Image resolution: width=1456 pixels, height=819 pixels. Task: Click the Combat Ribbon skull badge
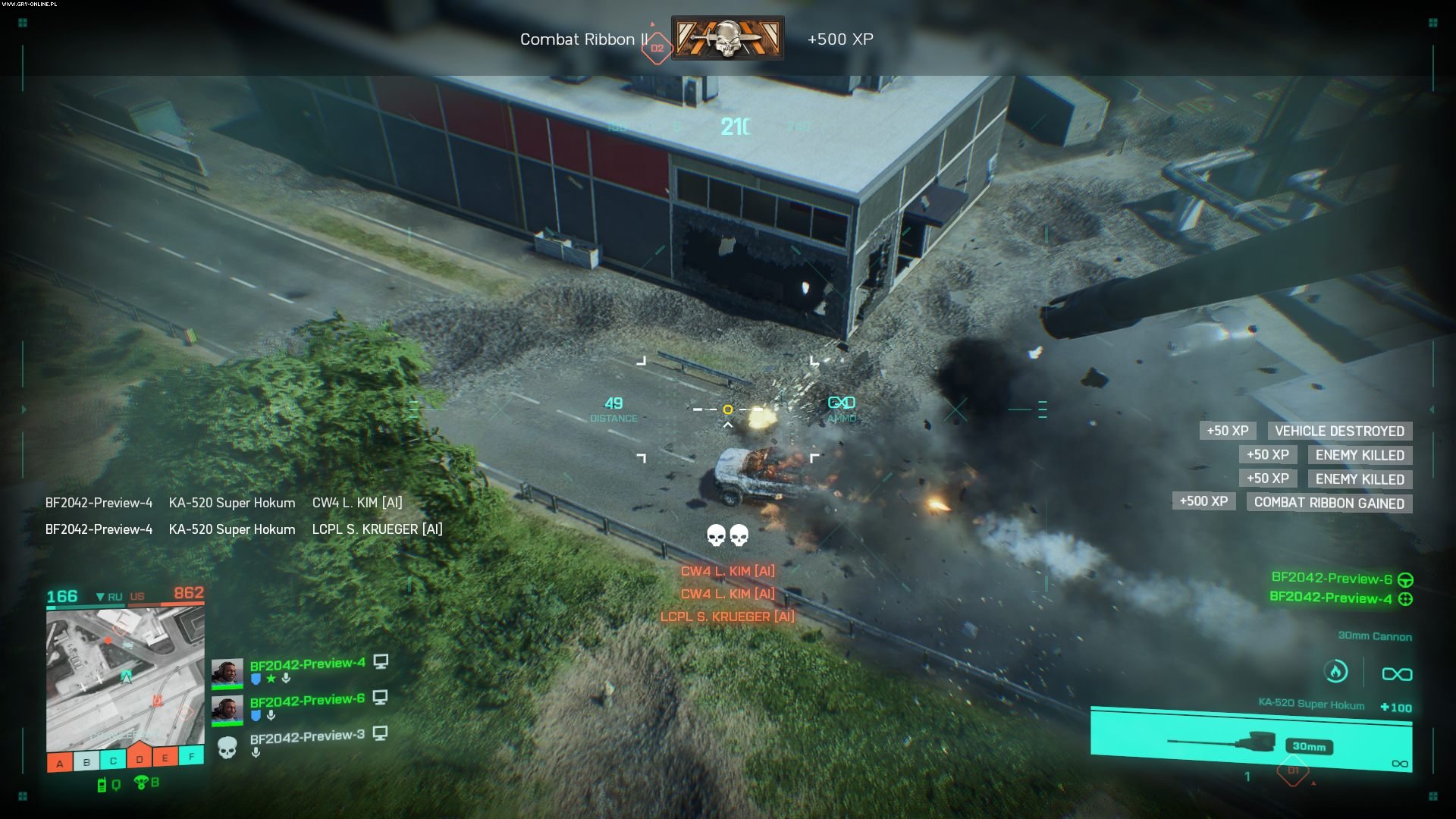pos(727,38)
